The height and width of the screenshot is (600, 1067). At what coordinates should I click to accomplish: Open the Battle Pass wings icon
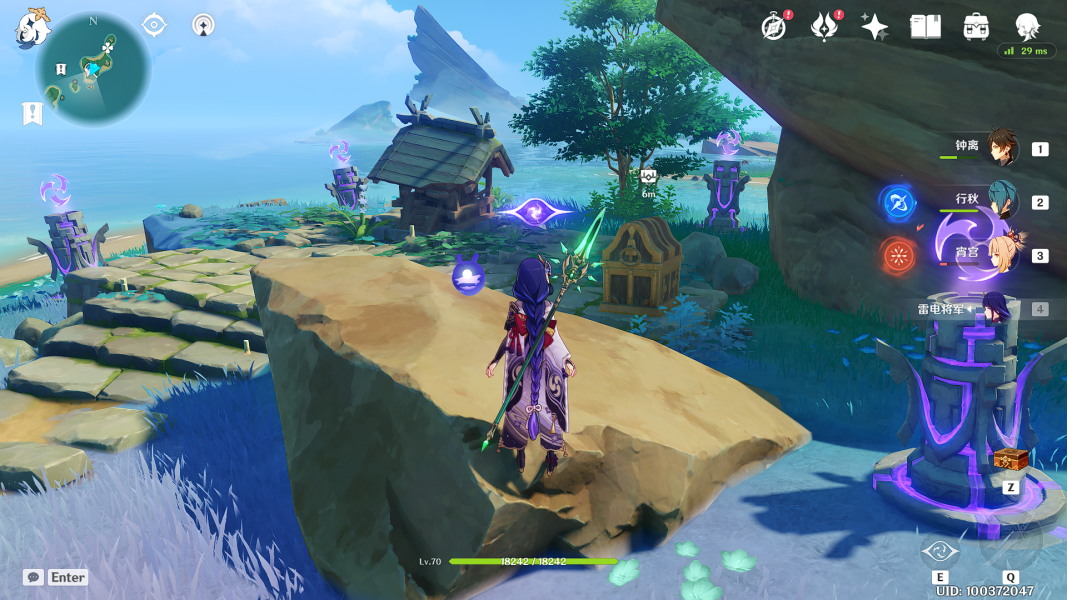(823, 27)
